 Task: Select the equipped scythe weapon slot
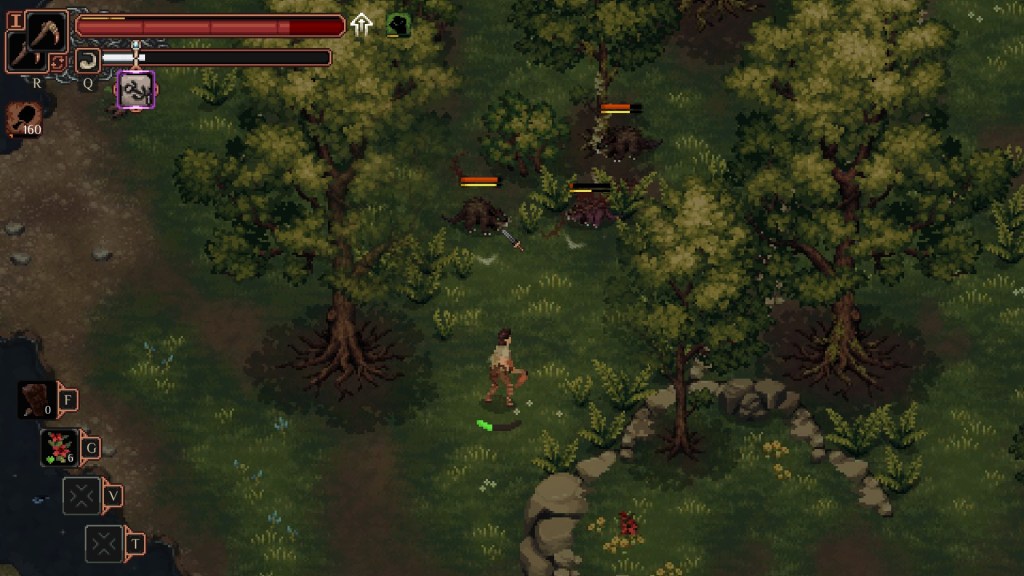point(46,32)
